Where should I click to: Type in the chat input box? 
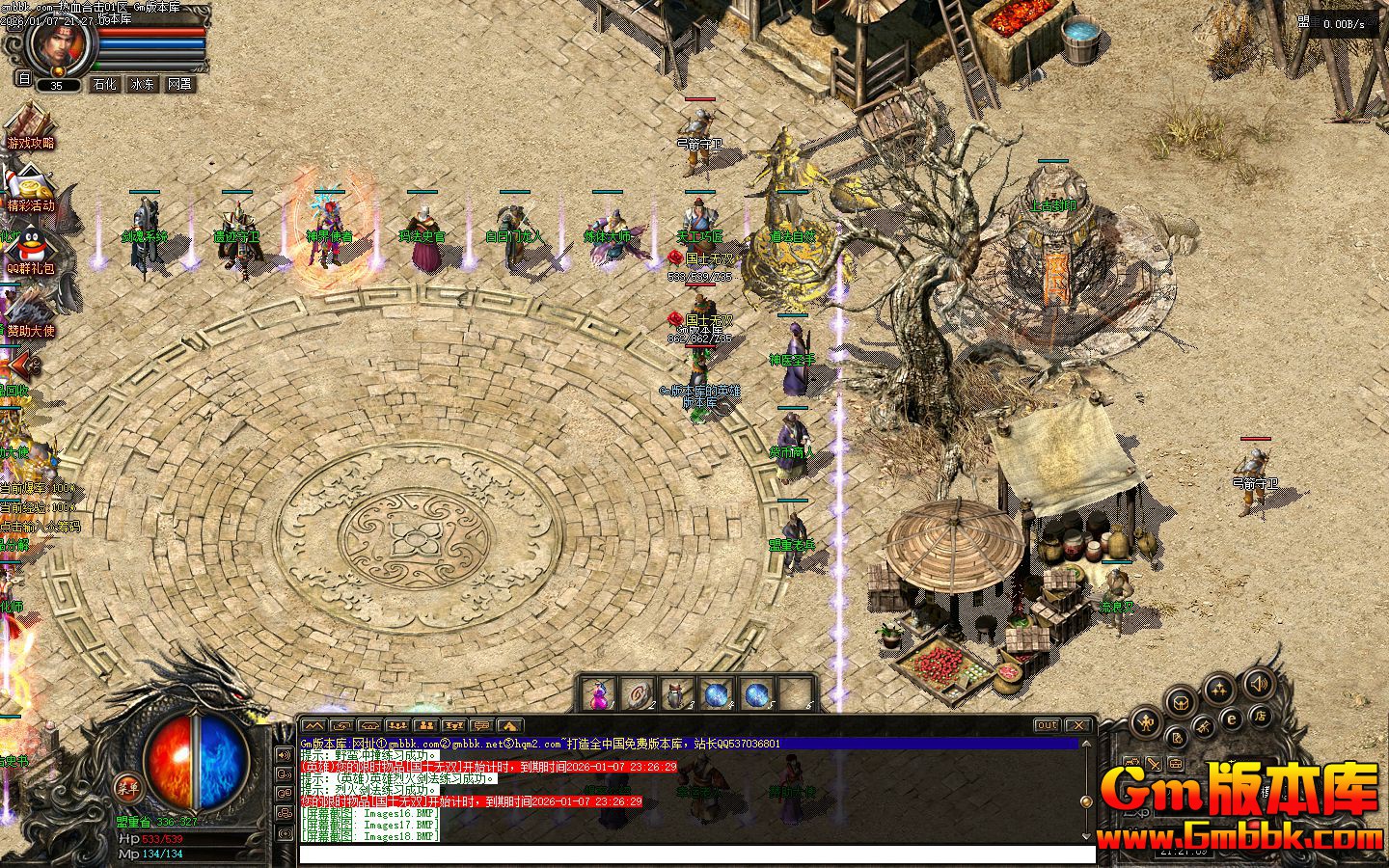(x=696, y=854)
